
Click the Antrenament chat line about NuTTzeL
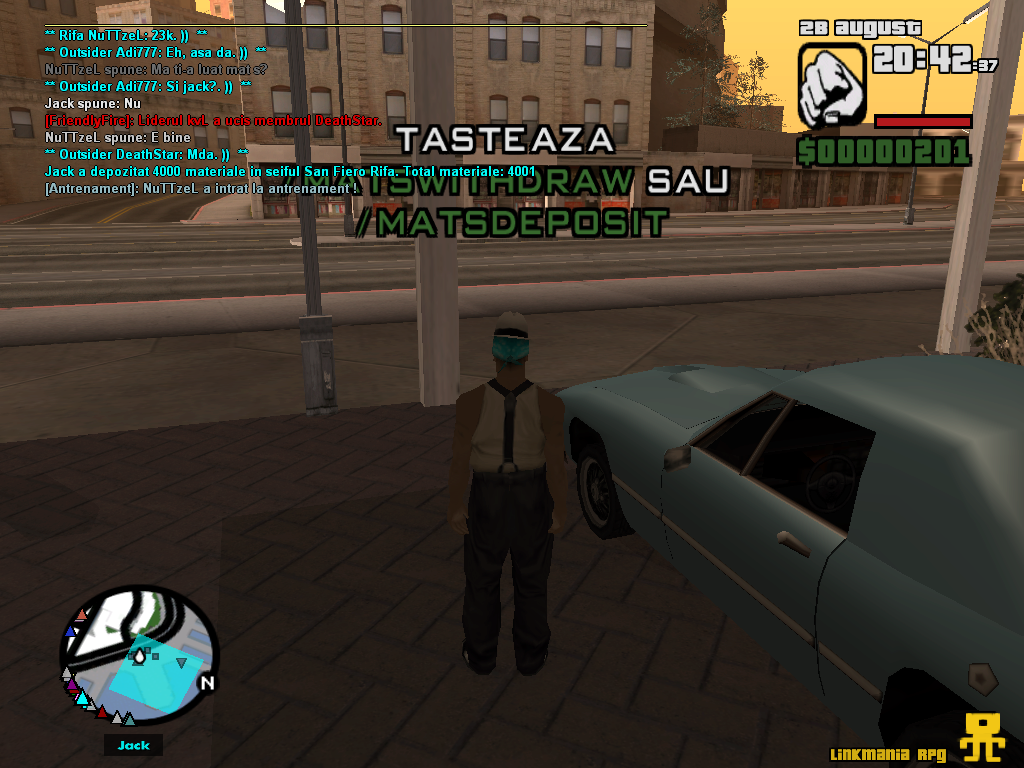pyautogui.click(x=201, y=188)
